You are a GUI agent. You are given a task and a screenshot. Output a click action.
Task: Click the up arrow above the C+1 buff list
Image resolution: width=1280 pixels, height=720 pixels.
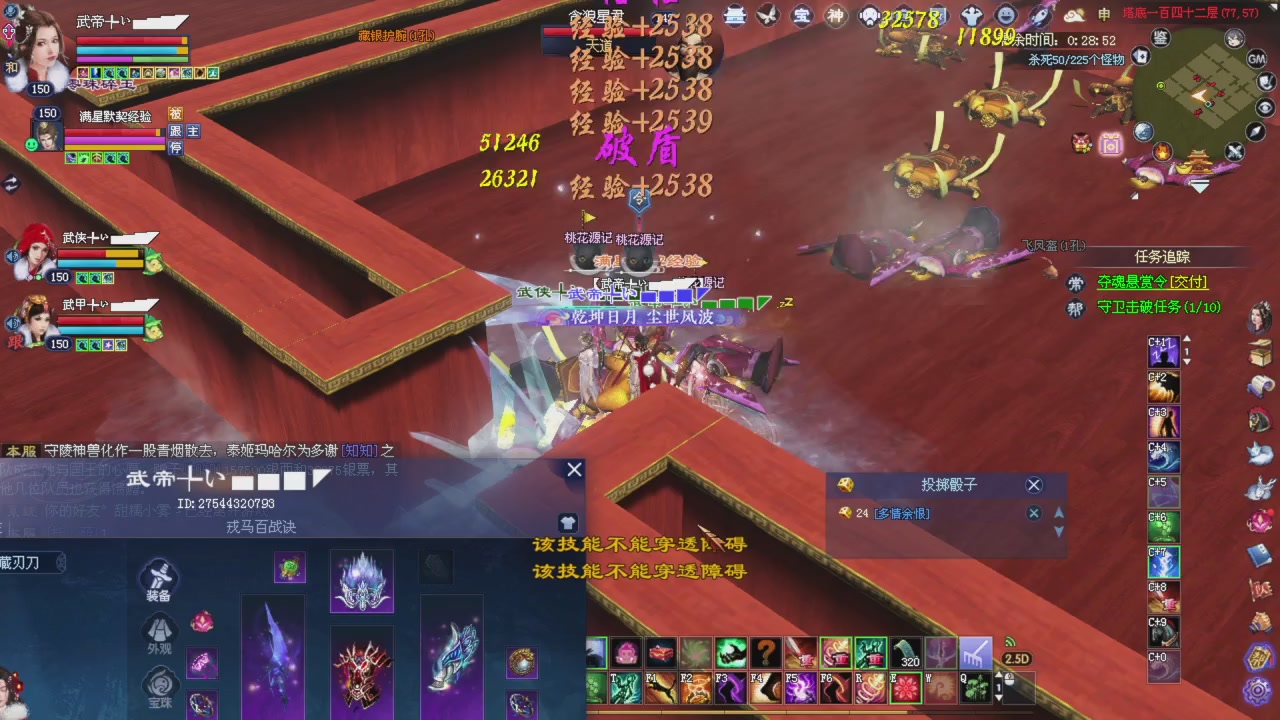(x=1186, y=339)
